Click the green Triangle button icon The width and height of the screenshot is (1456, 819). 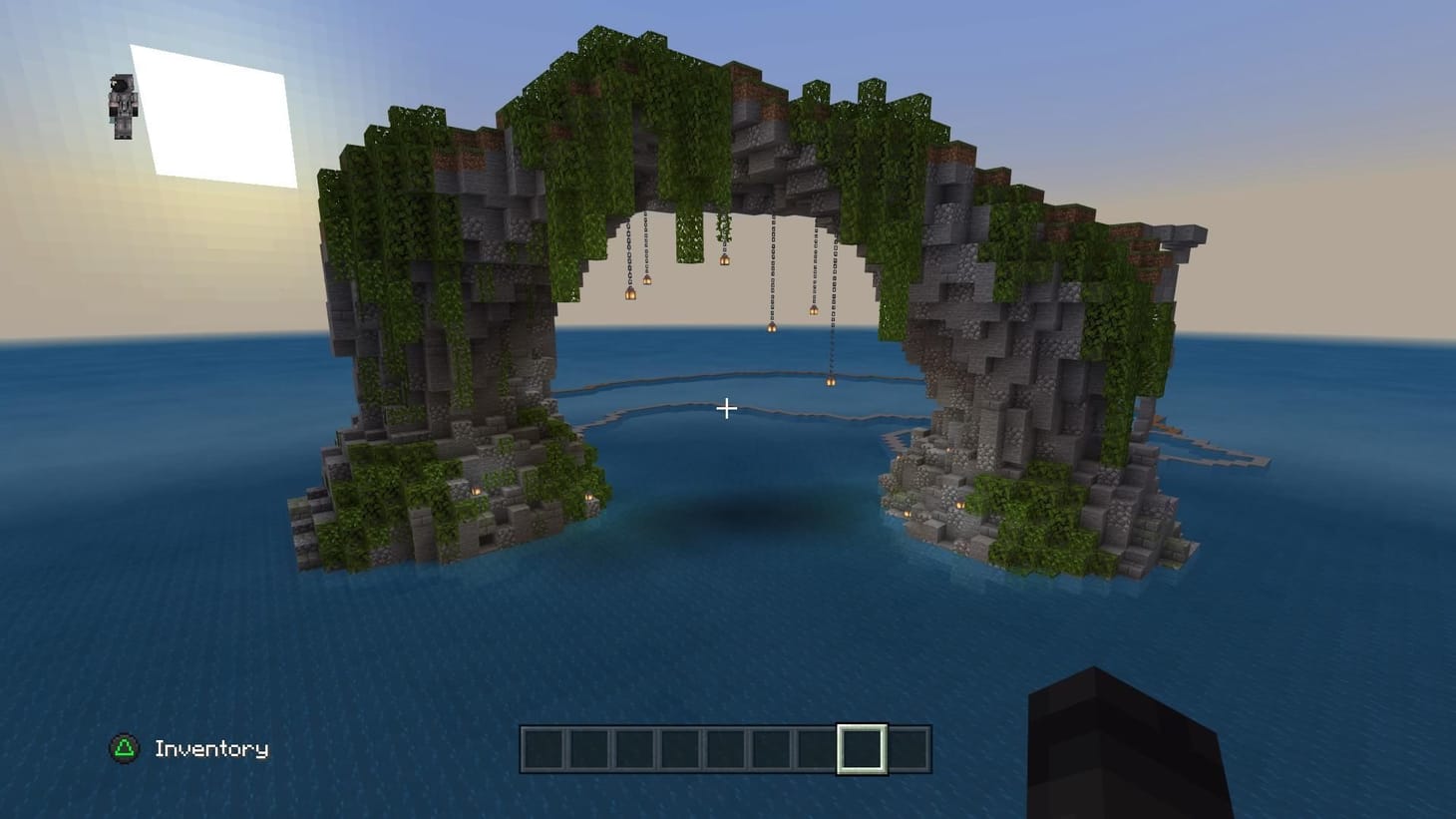coord(122,748)
